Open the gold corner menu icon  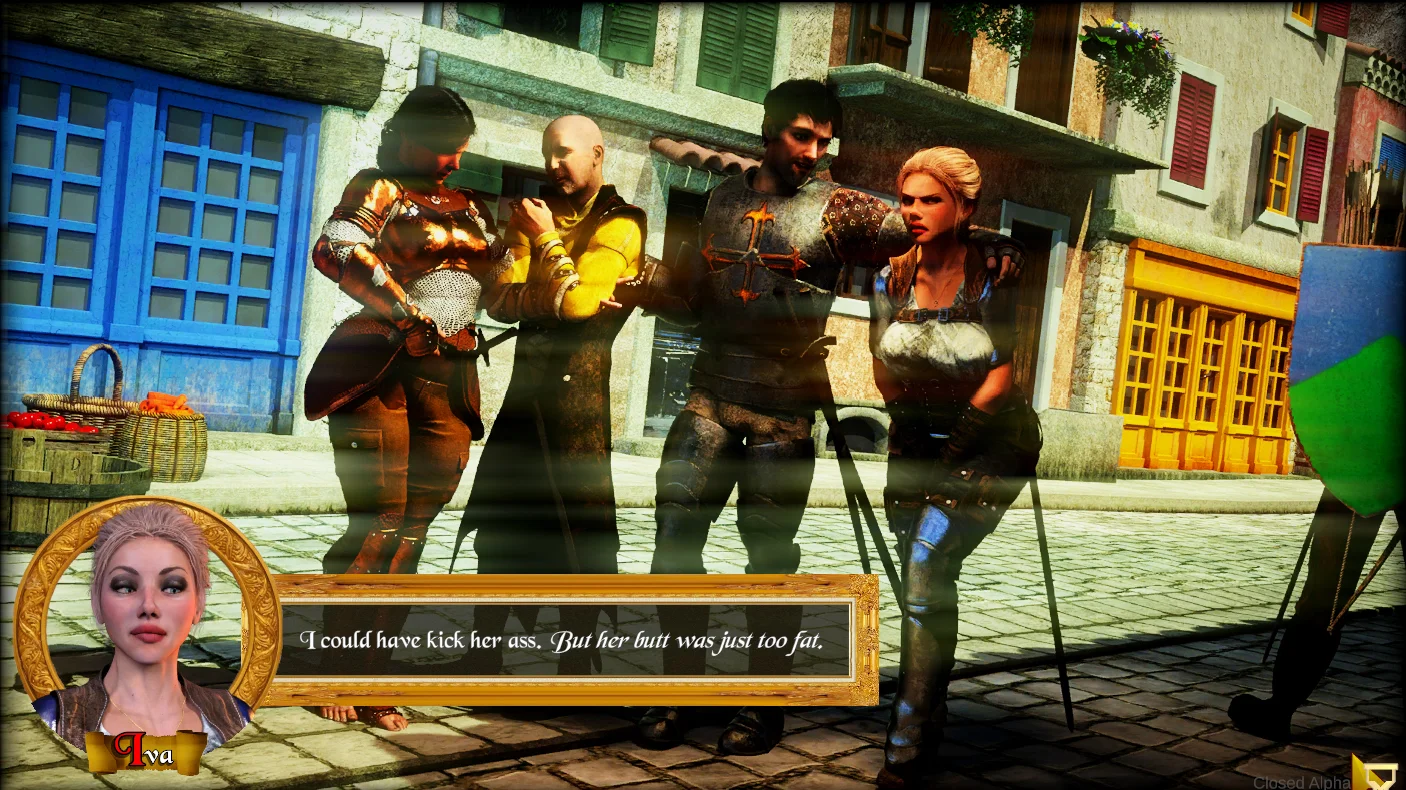point(1376,771)
